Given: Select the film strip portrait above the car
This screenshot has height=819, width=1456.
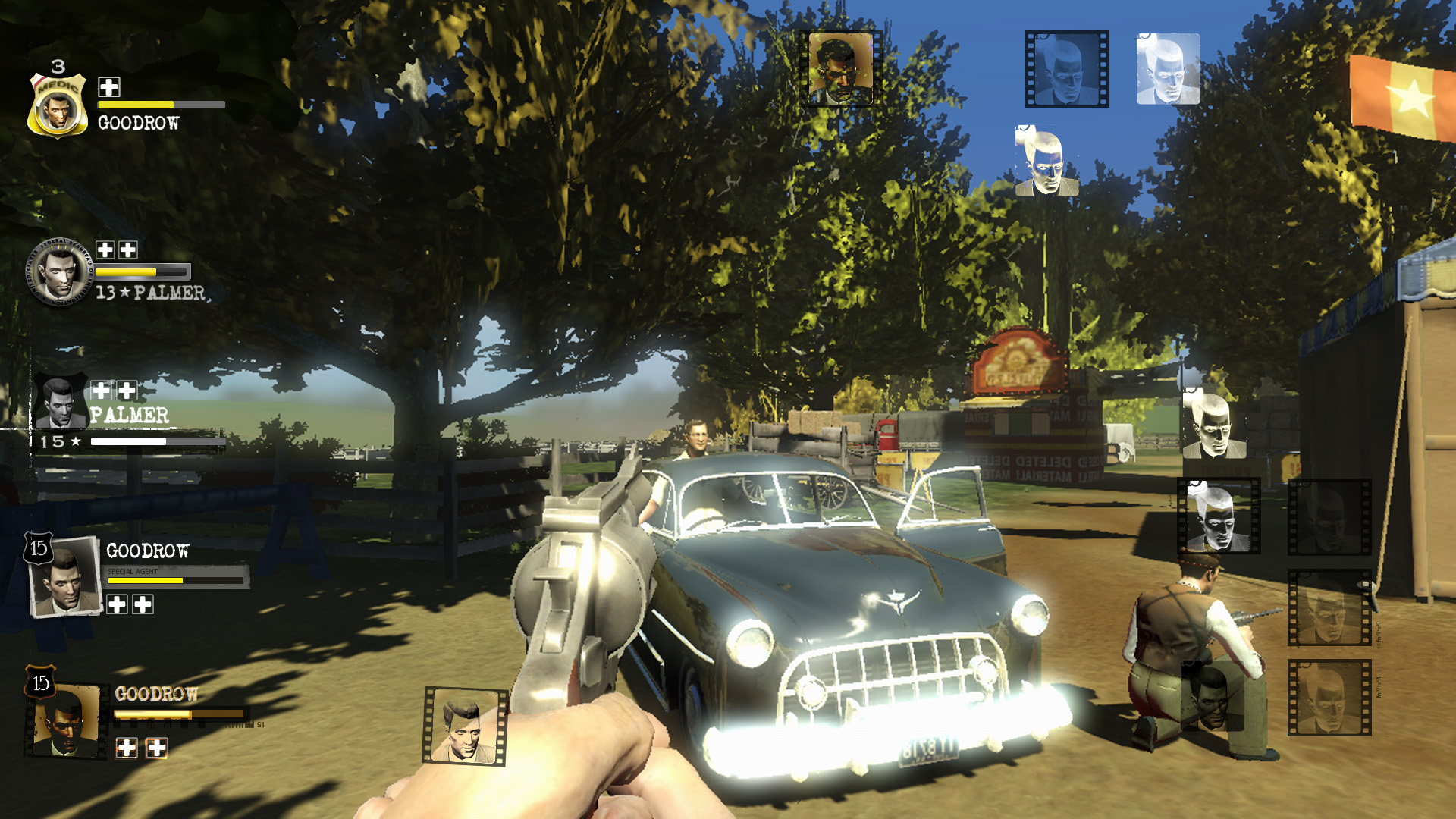Looking at the screenshot, I should coord(839,68).
